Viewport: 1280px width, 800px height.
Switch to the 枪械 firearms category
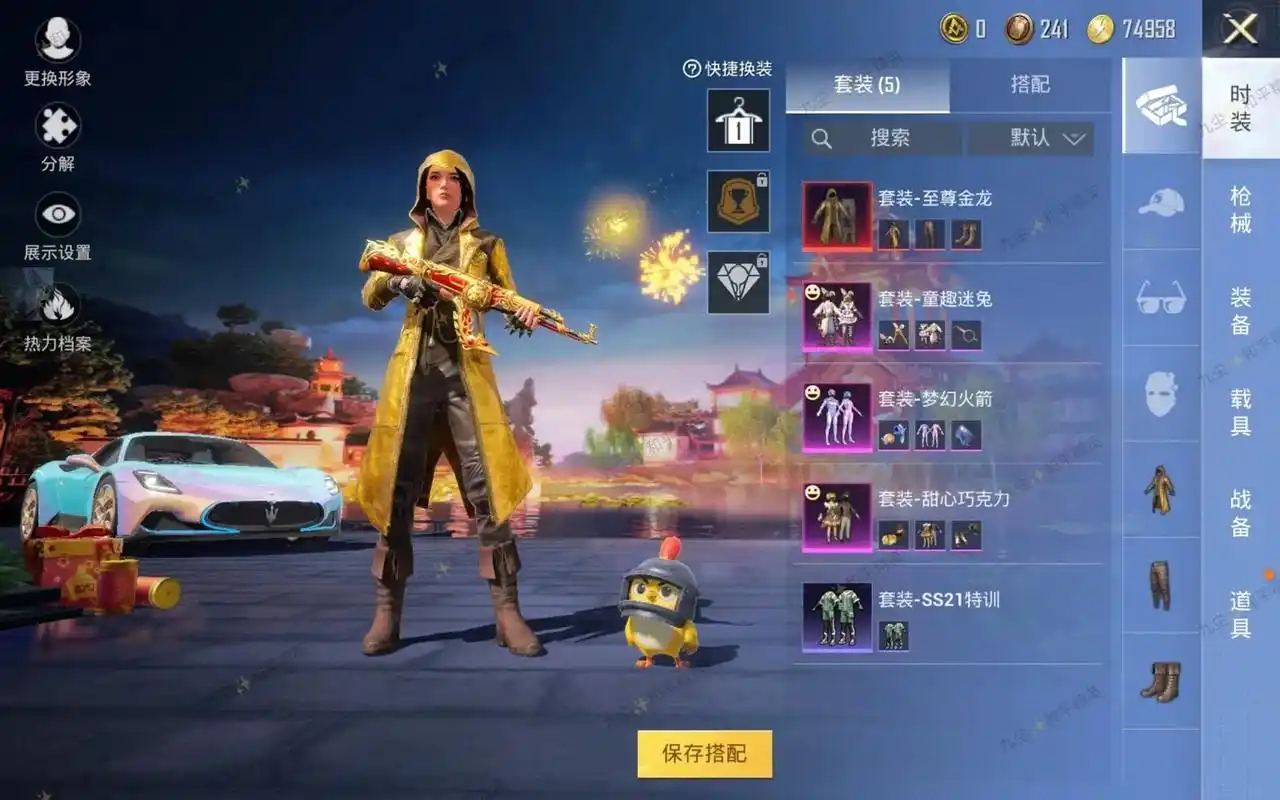coord(1240,209)
